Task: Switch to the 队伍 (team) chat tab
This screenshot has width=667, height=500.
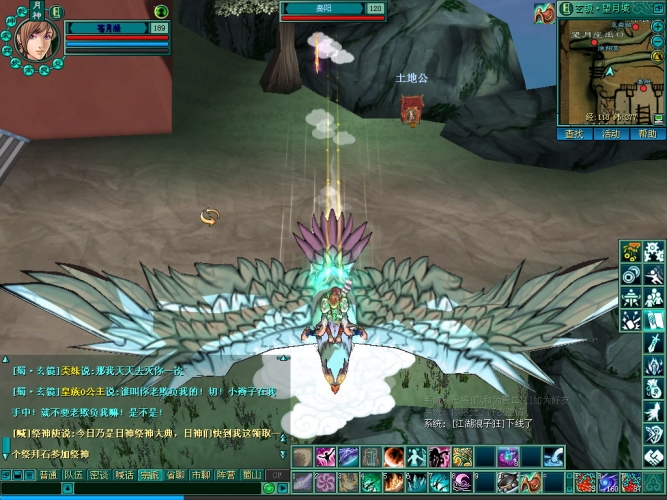Action: click(73, 475)
